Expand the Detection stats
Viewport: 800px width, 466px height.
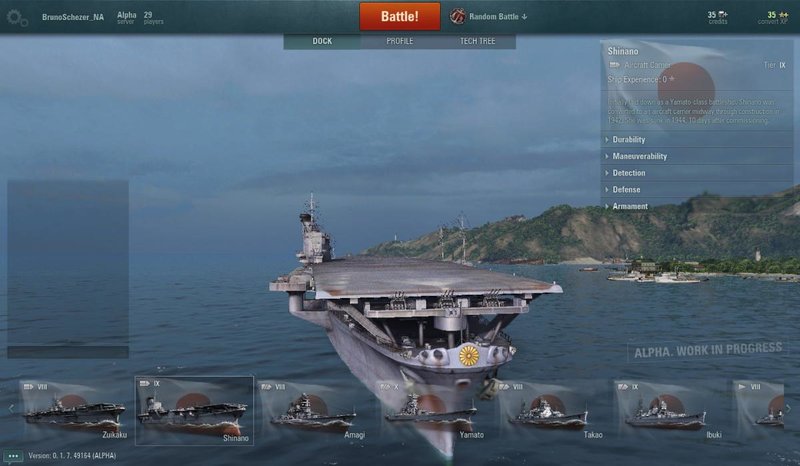click(629, 173)
